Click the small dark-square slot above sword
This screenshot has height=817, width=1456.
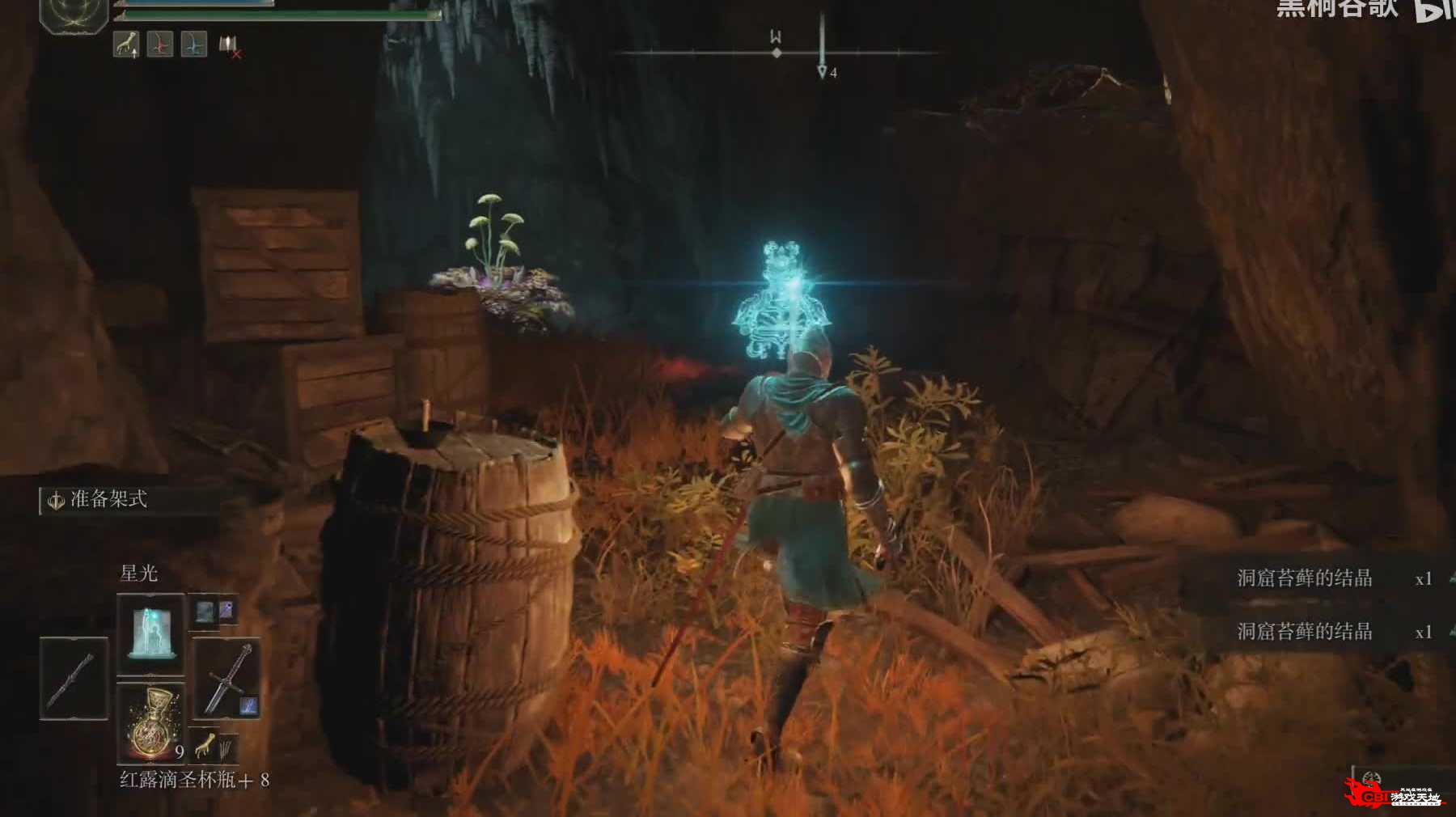tap(204, 612)
